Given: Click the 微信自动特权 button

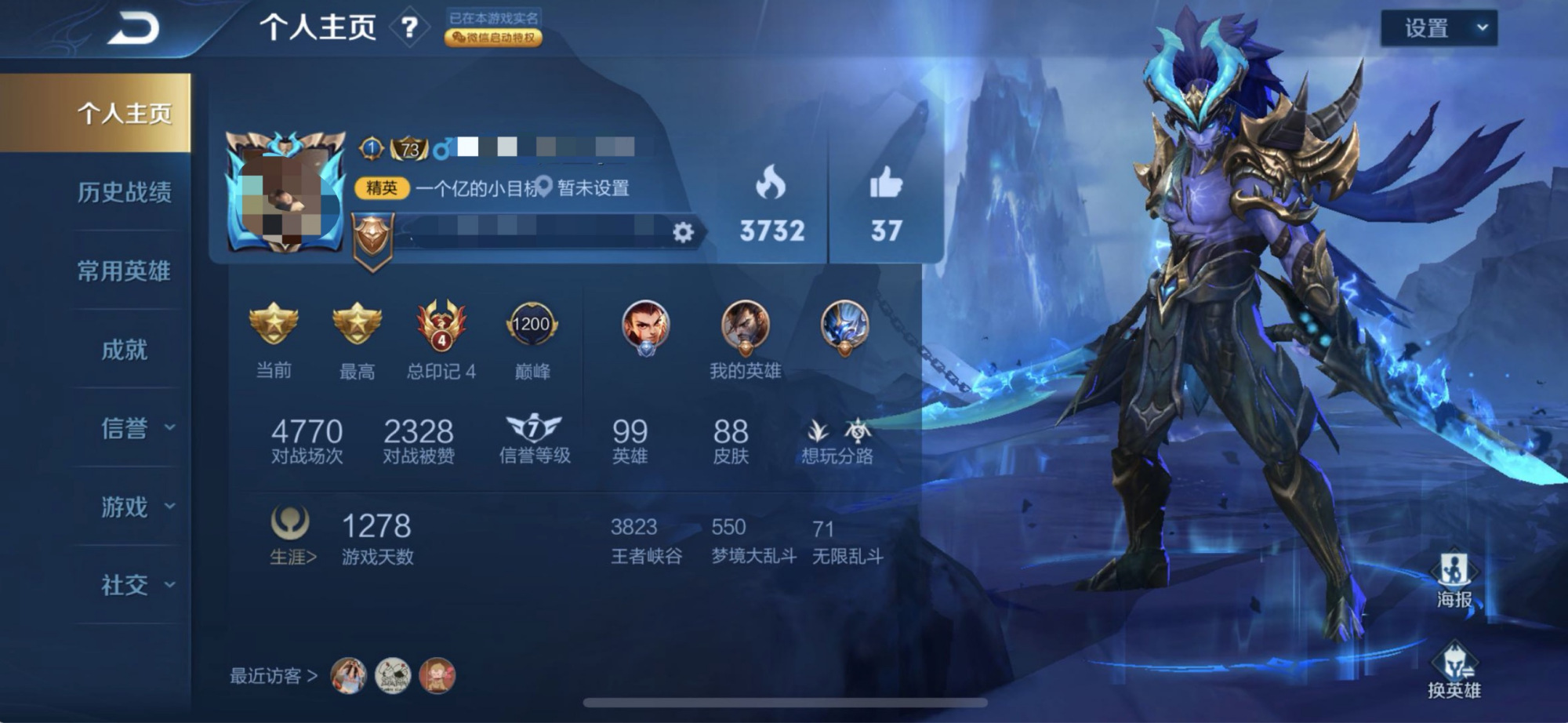Looking at the screenshot, I should point(494,38).
